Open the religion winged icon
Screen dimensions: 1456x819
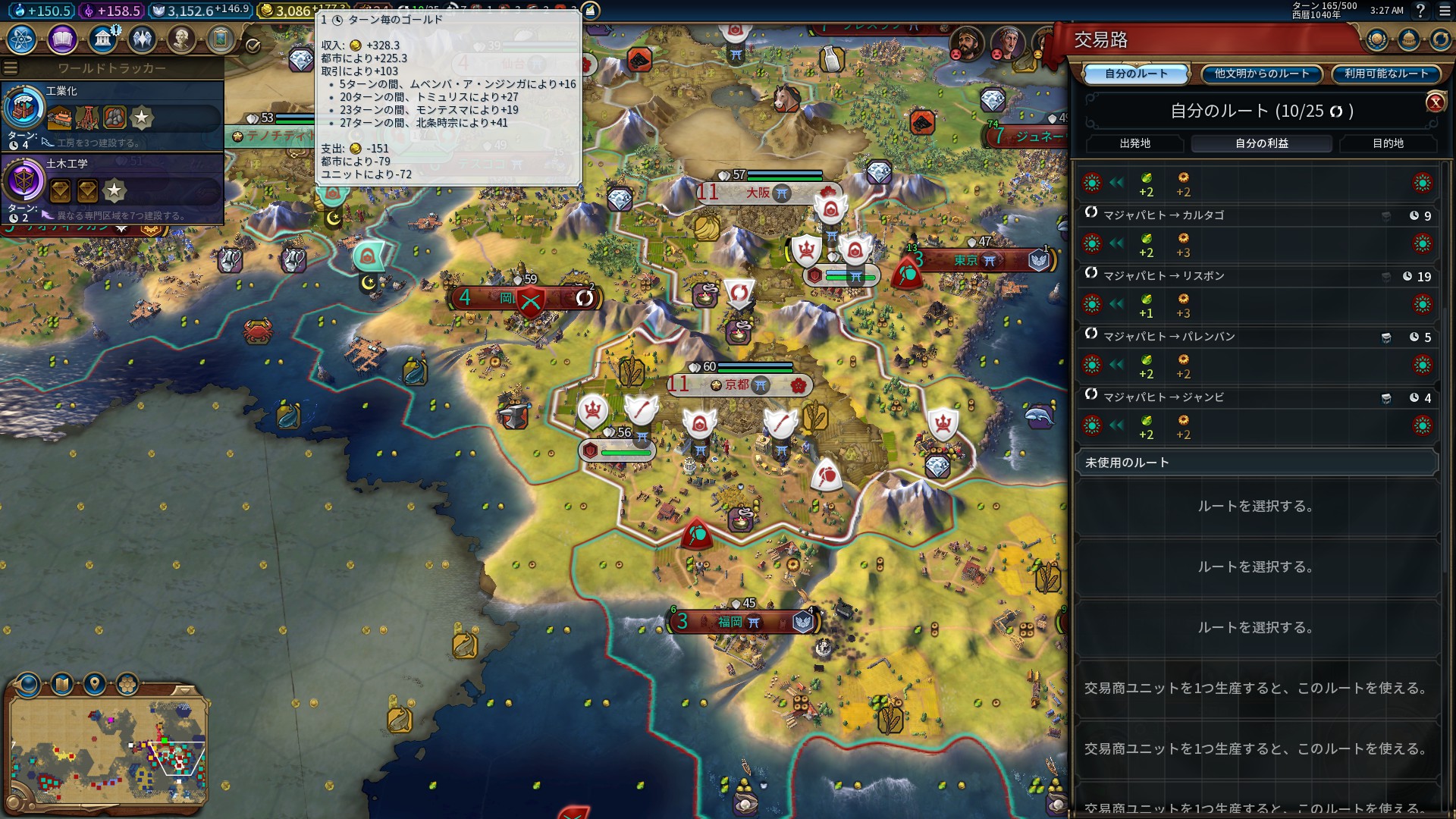(x=142, y=39)
